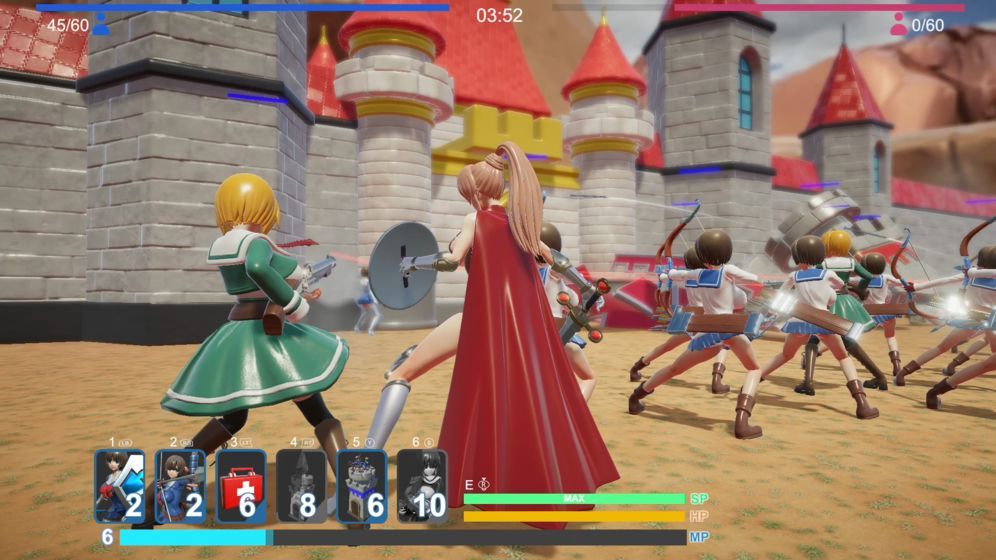Screen dimensions: 996x560
Task: Choose the greyed-out spire tower card
Action: [x=301, y=486]
